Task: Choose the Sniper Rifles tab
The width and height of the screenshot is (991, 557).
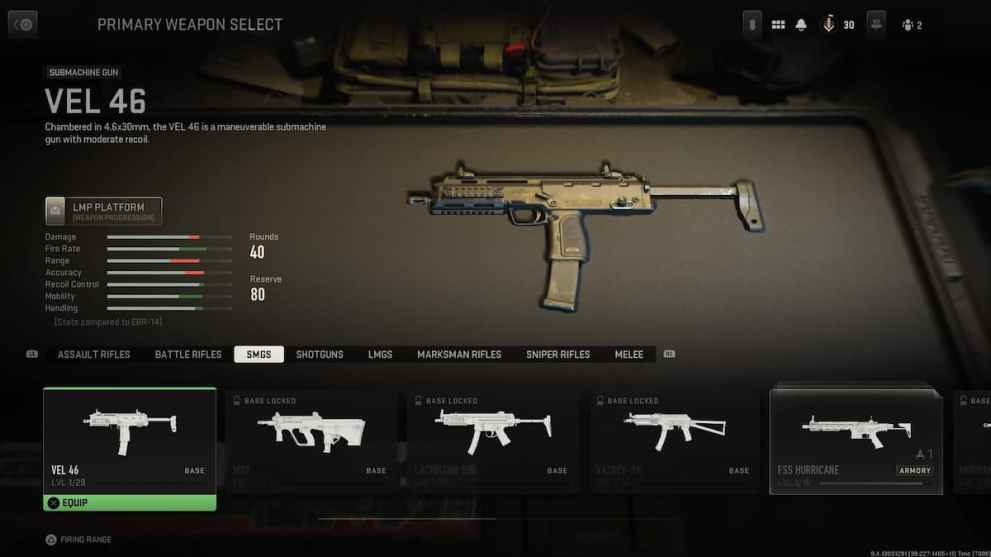Action: (558, 354)
